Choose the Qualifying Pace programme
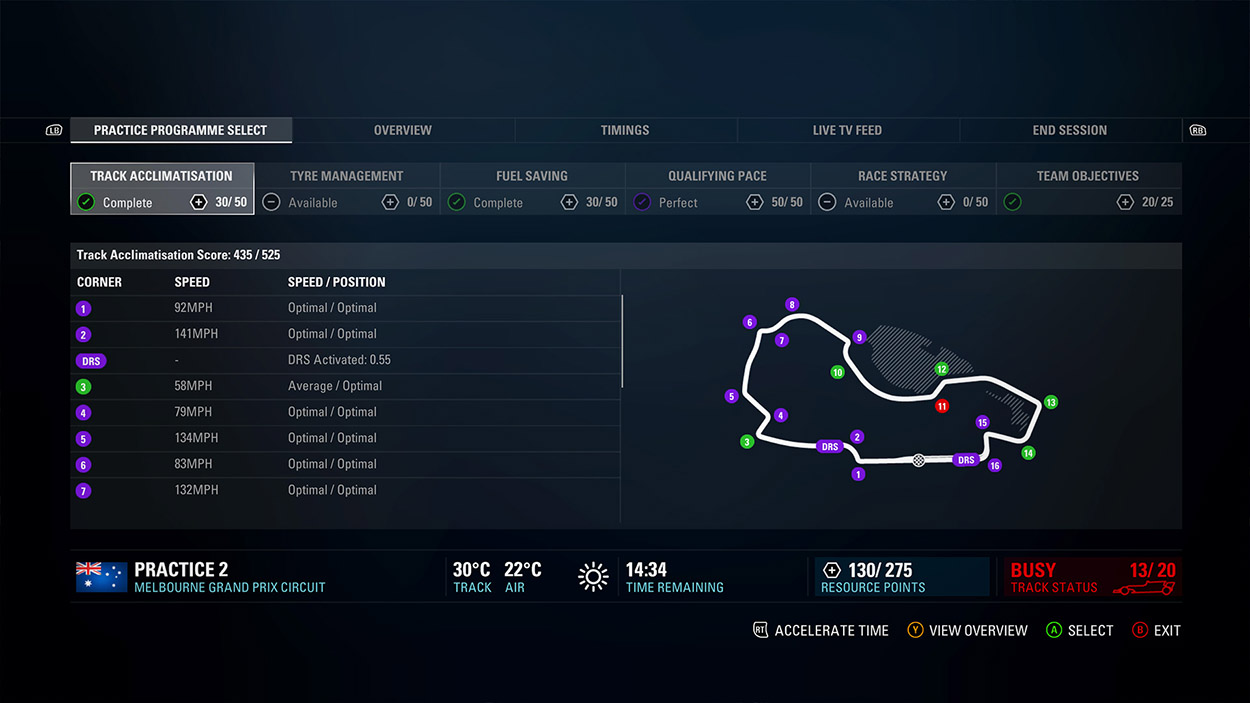Image resolution: width=1250 pixels, height=703 pixels. (717, 189)
